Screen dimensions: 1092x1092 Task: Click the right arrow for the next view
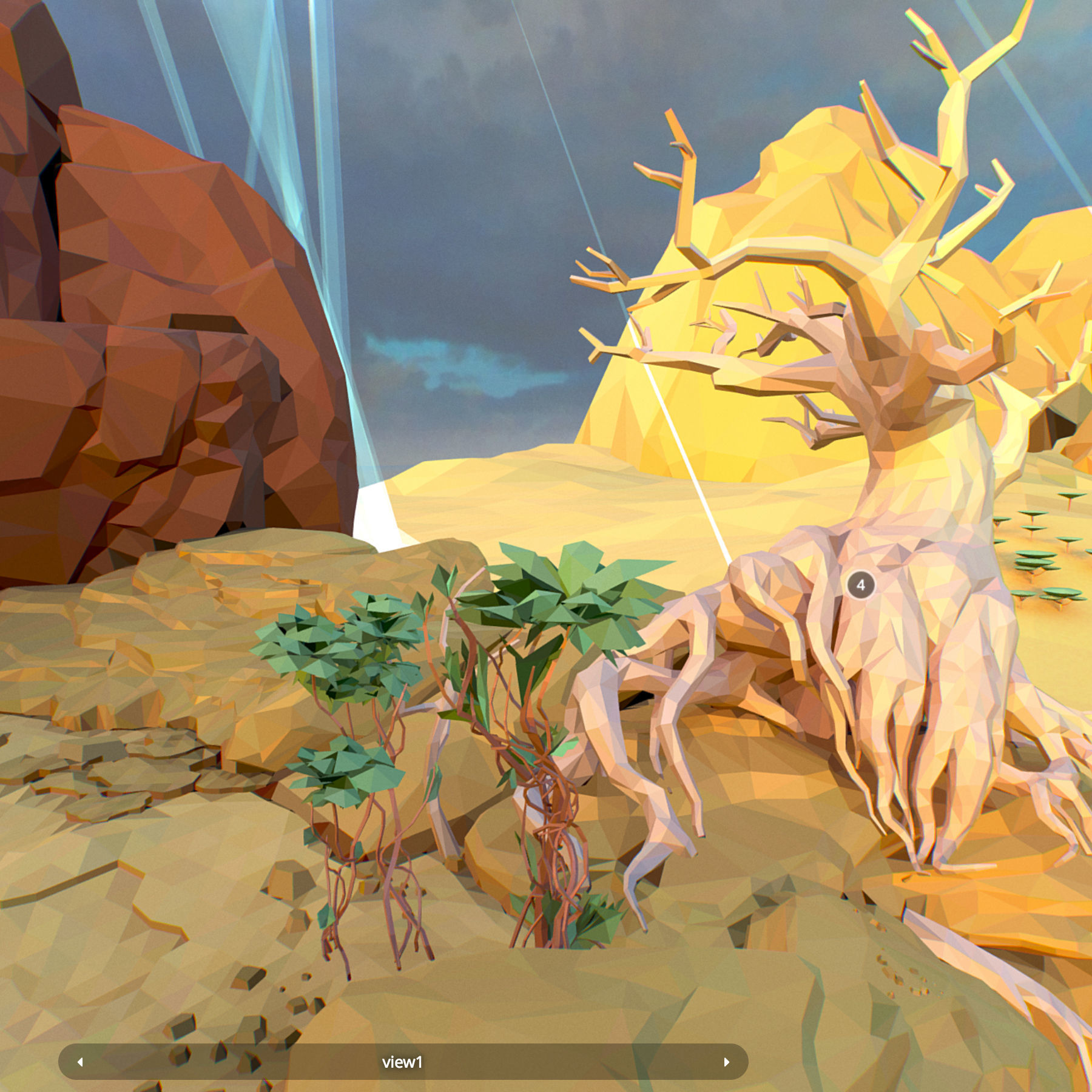(x=726, y=1062)
